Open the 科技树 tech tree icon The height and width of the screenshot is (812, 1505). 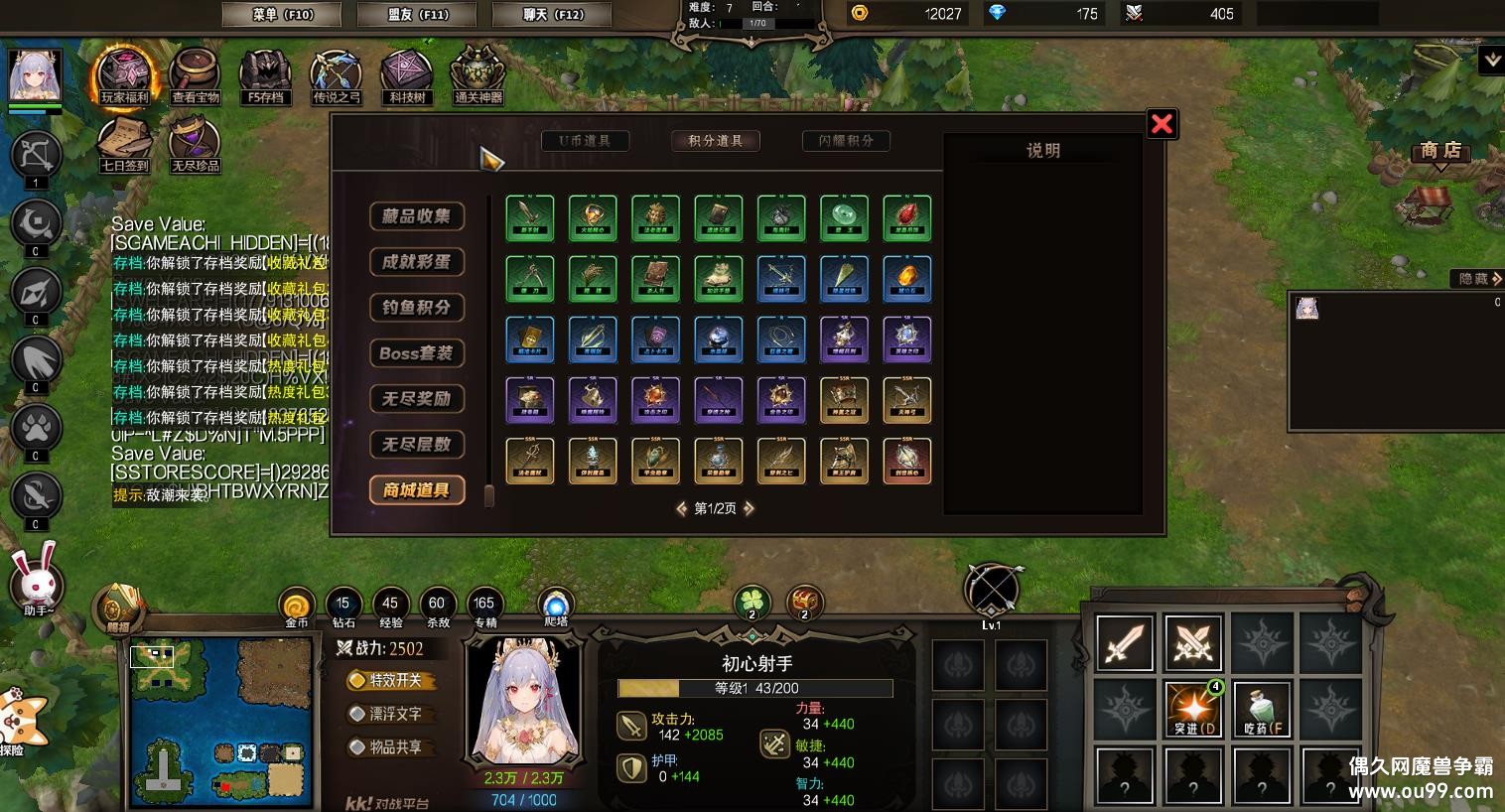[x=407, y=74]
